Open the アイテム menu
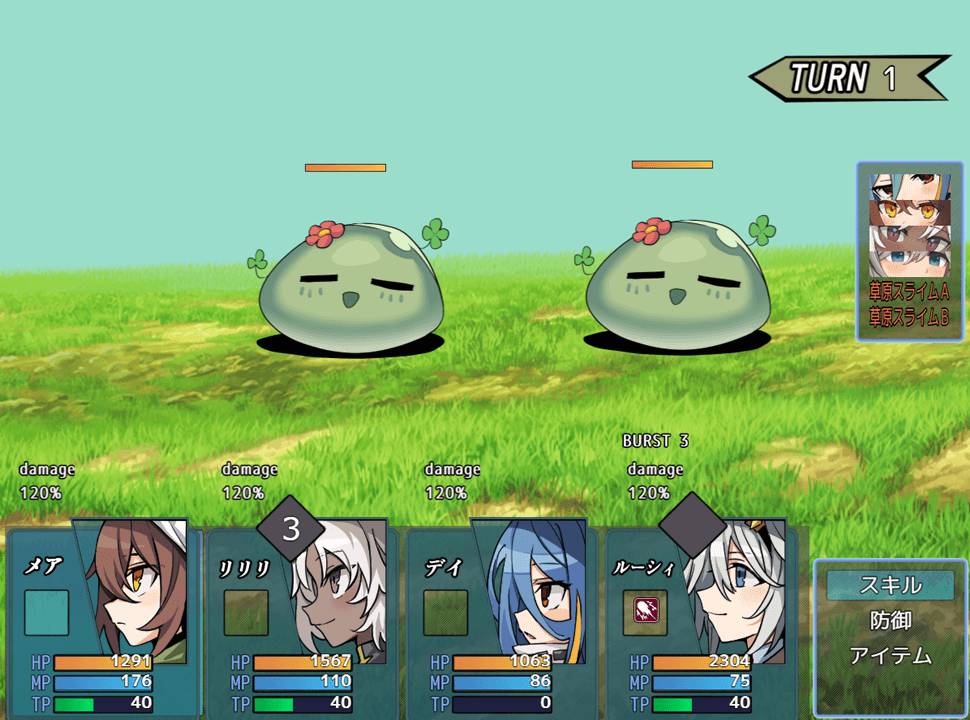 coord(890,657)
